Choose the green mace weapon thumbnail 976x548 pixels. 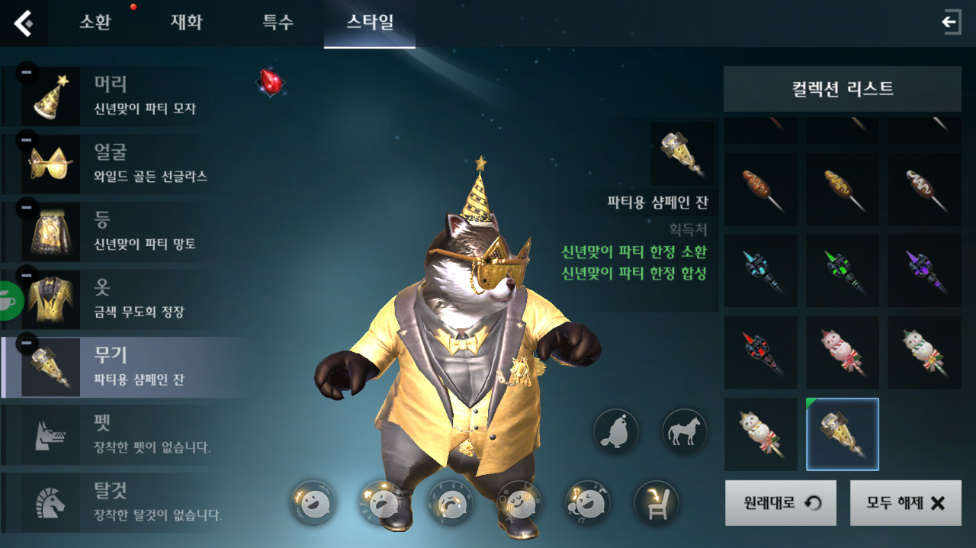point(843,272)
